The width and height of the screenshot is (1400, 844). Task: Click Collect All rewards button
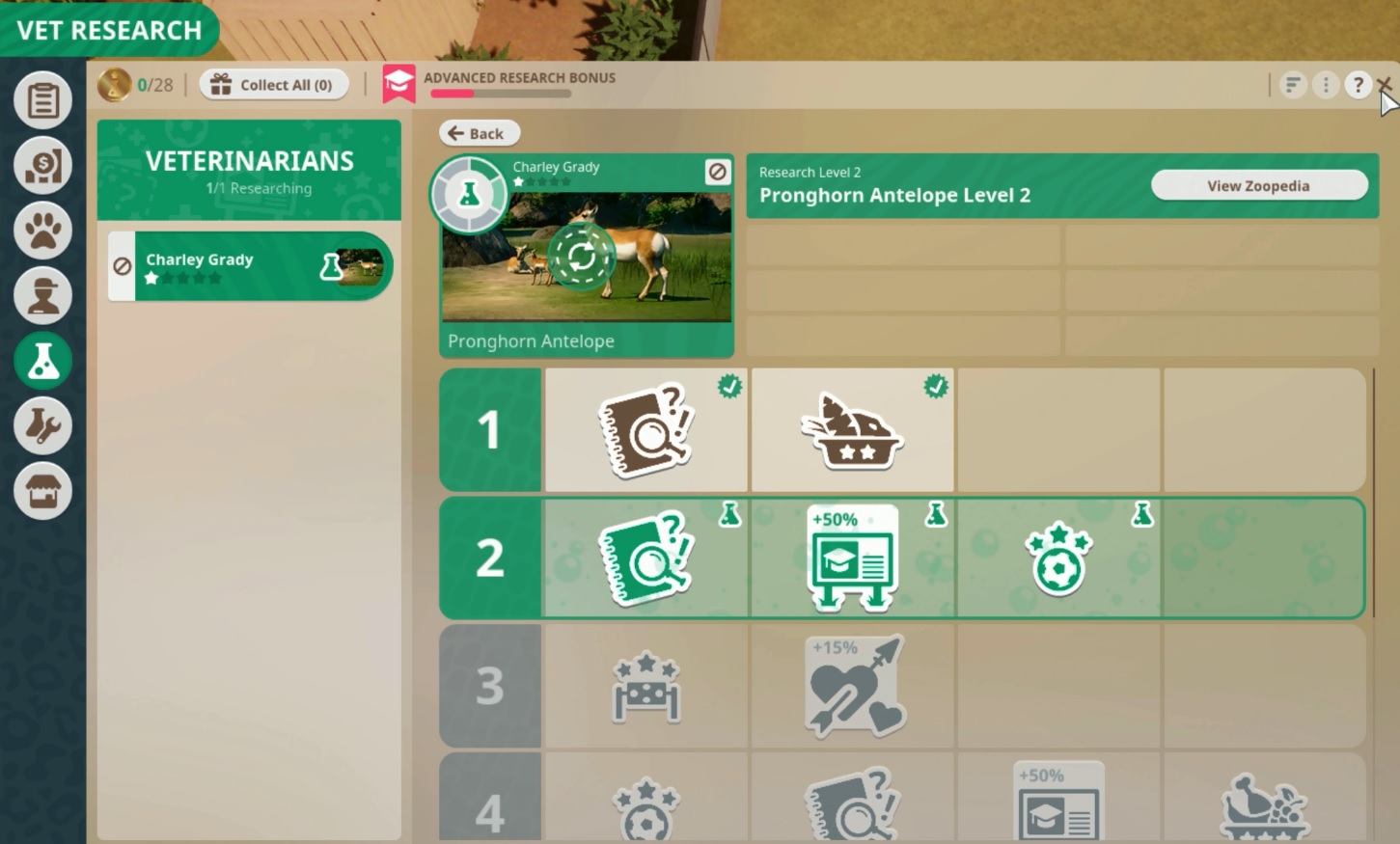[273, 85]
